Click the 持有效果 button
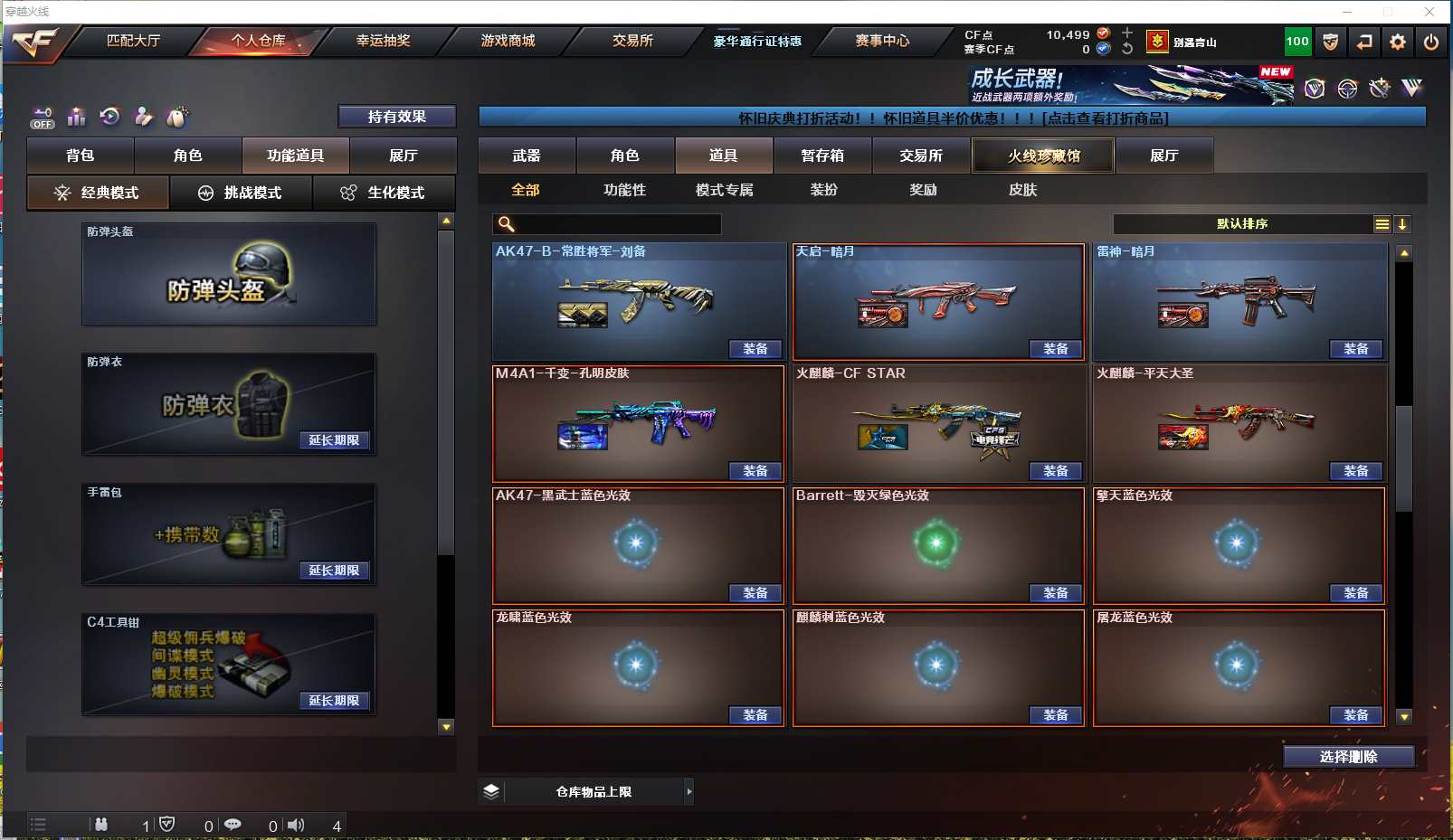 click(x=396, y=117)
